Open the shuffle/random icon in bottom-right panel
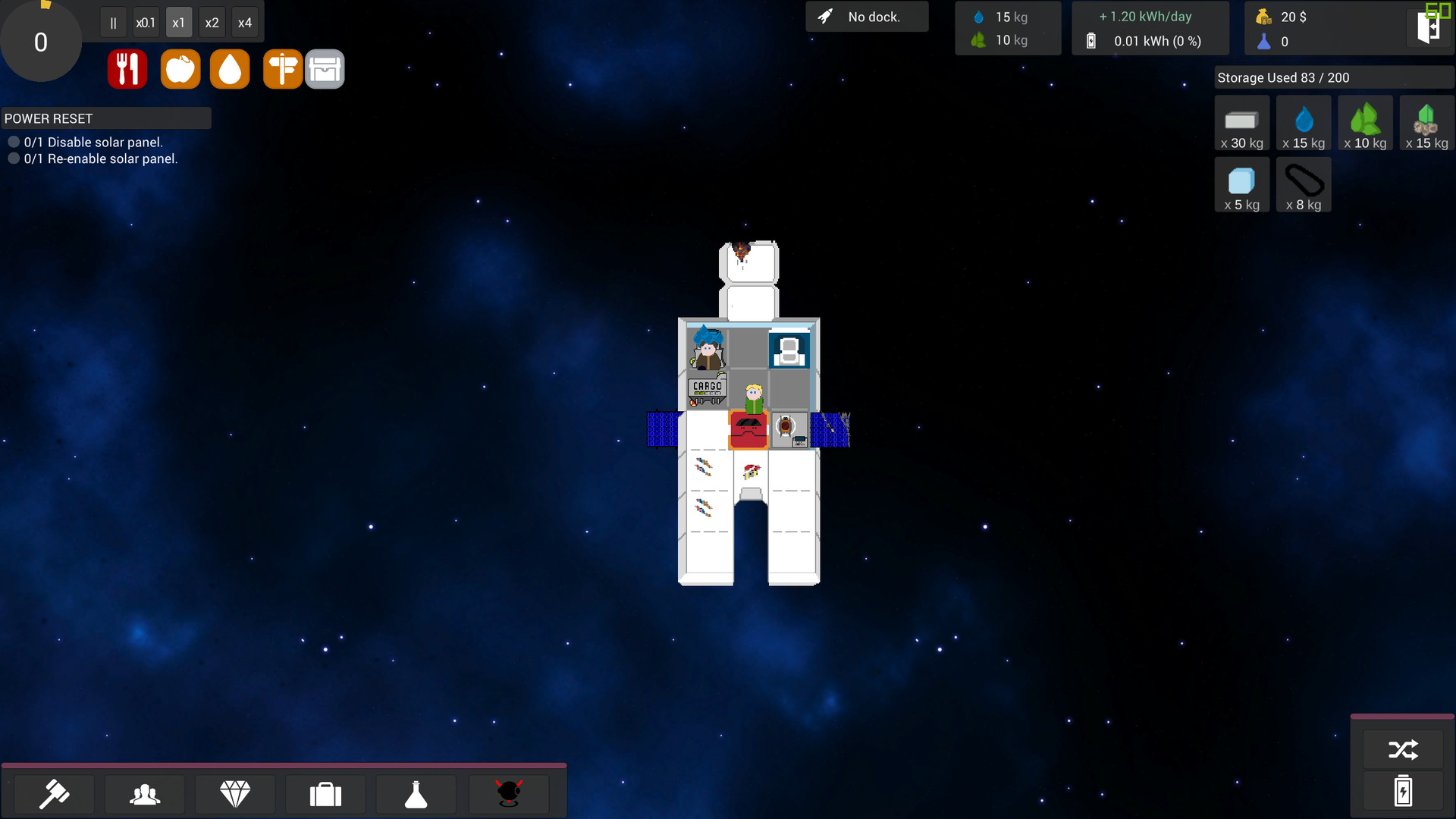 click(1404, 749)
